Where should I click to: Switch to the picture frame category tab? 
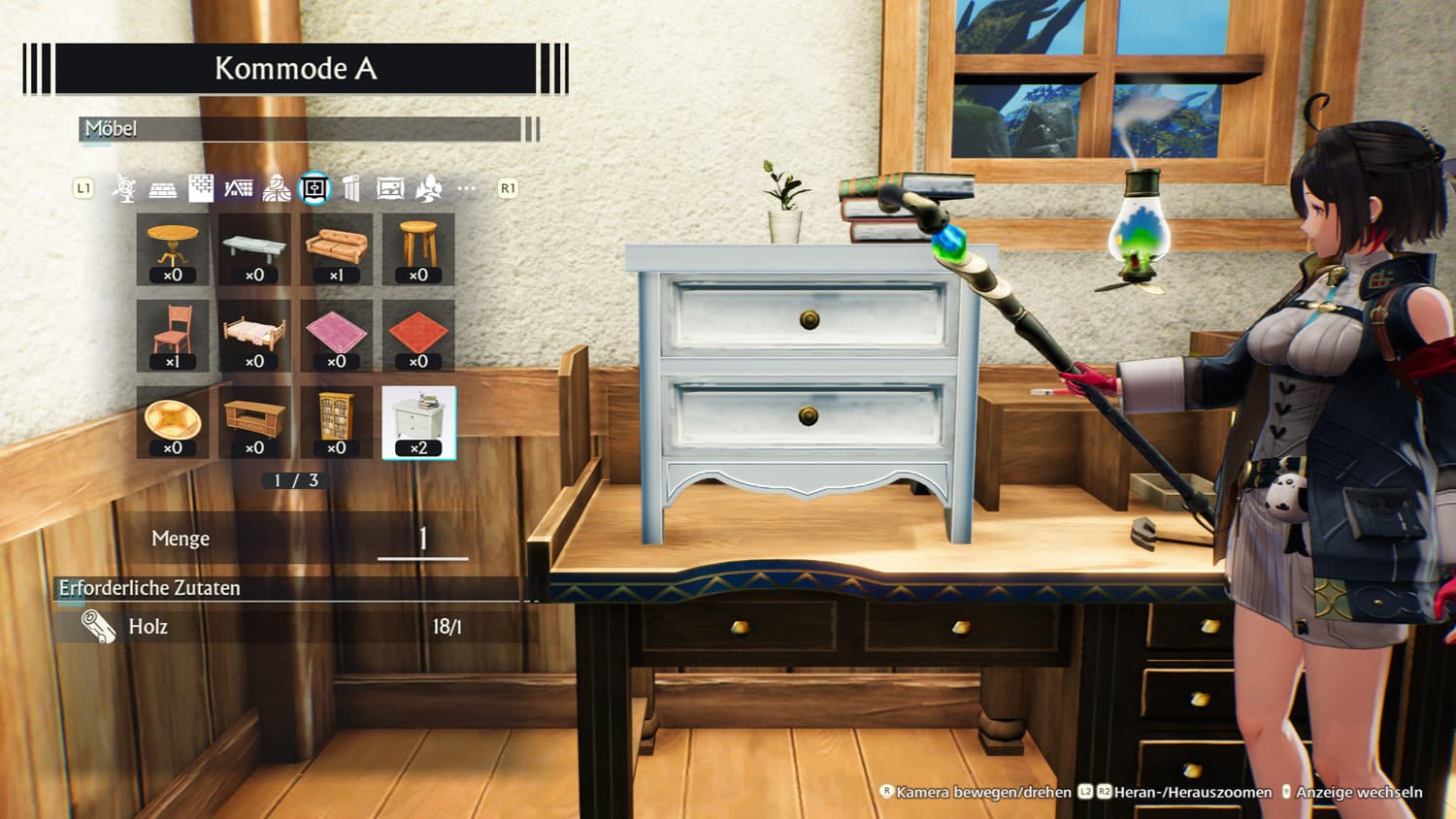(390, 188)
